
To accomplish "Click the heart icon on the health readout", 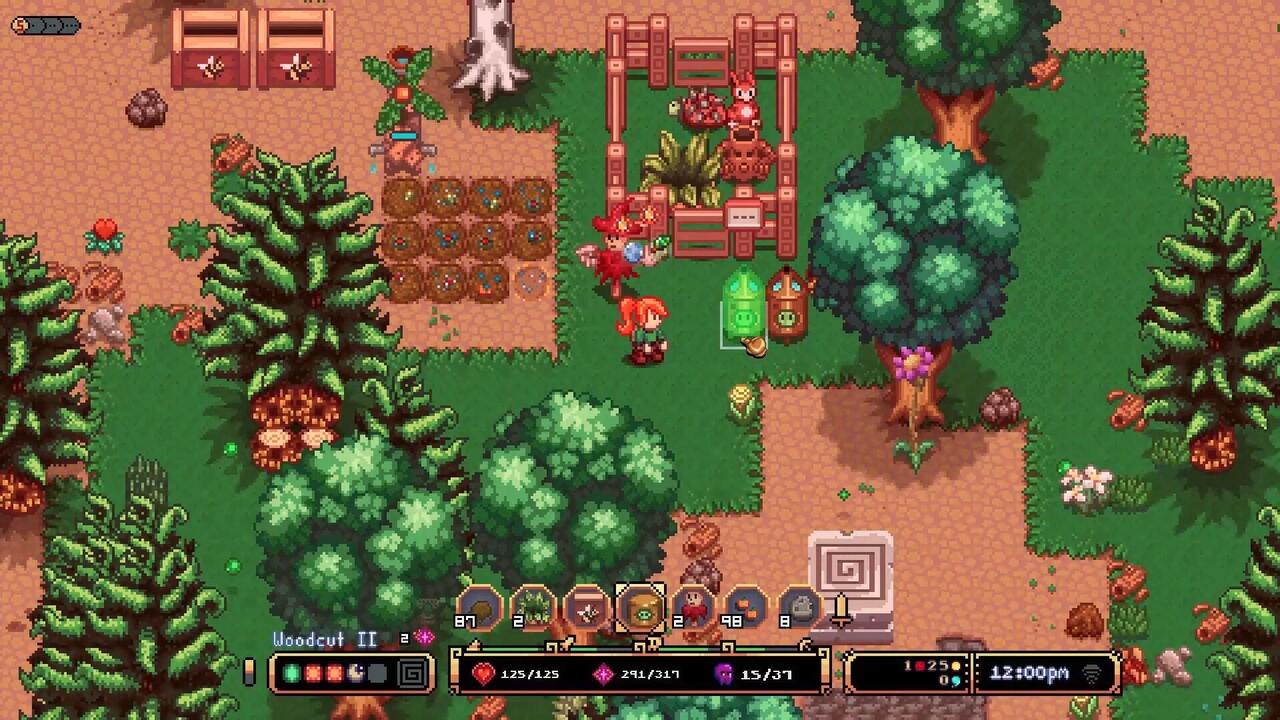I will click(x=484, y=673).
